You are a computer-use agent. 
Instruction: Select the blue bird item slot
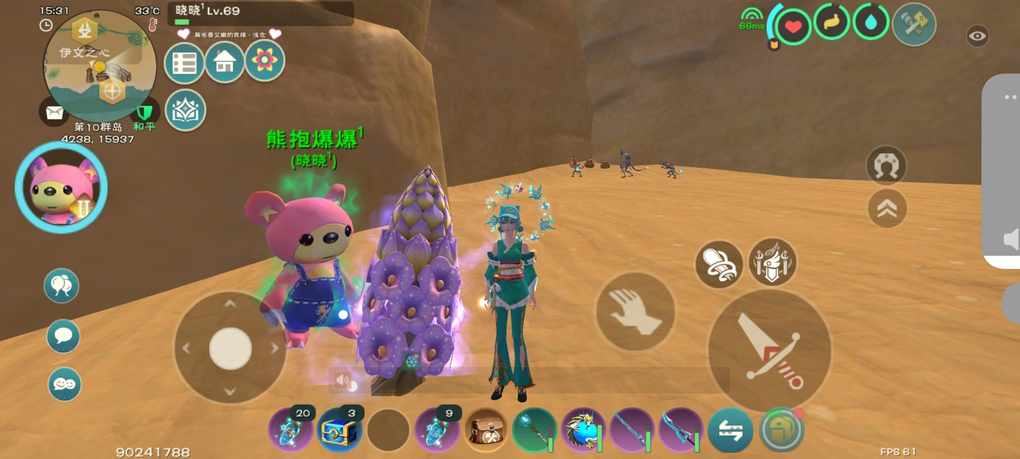tap(583, 430)
